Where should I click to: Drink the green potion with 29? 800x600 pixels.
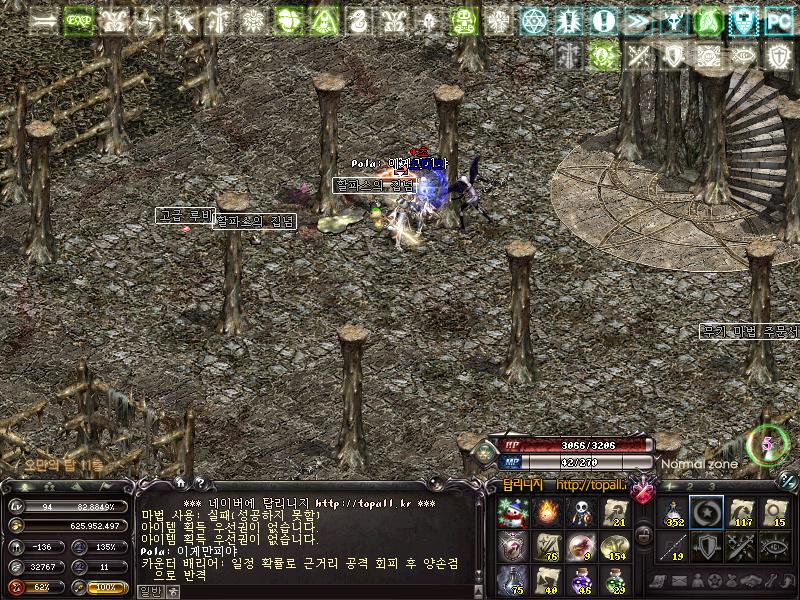click(614, 579)
